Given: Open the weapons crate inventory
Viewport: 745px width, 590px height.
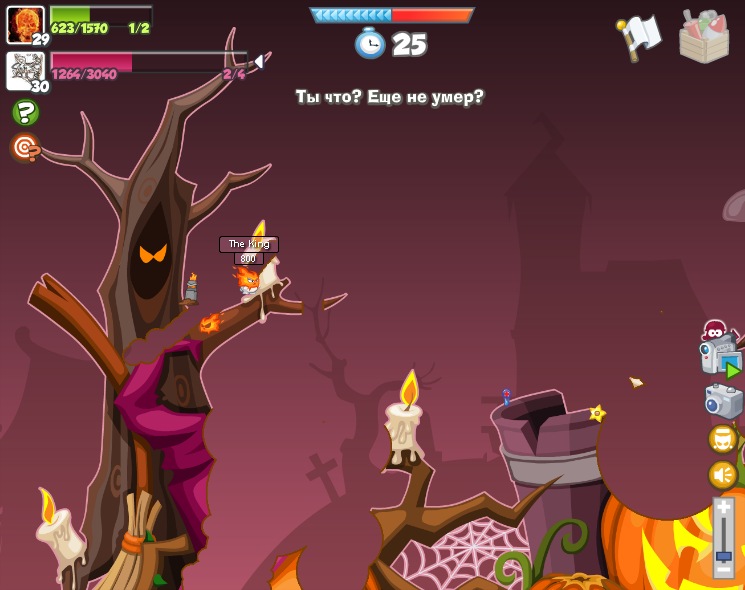Looking at the screenshot, I should pos(704,37).
